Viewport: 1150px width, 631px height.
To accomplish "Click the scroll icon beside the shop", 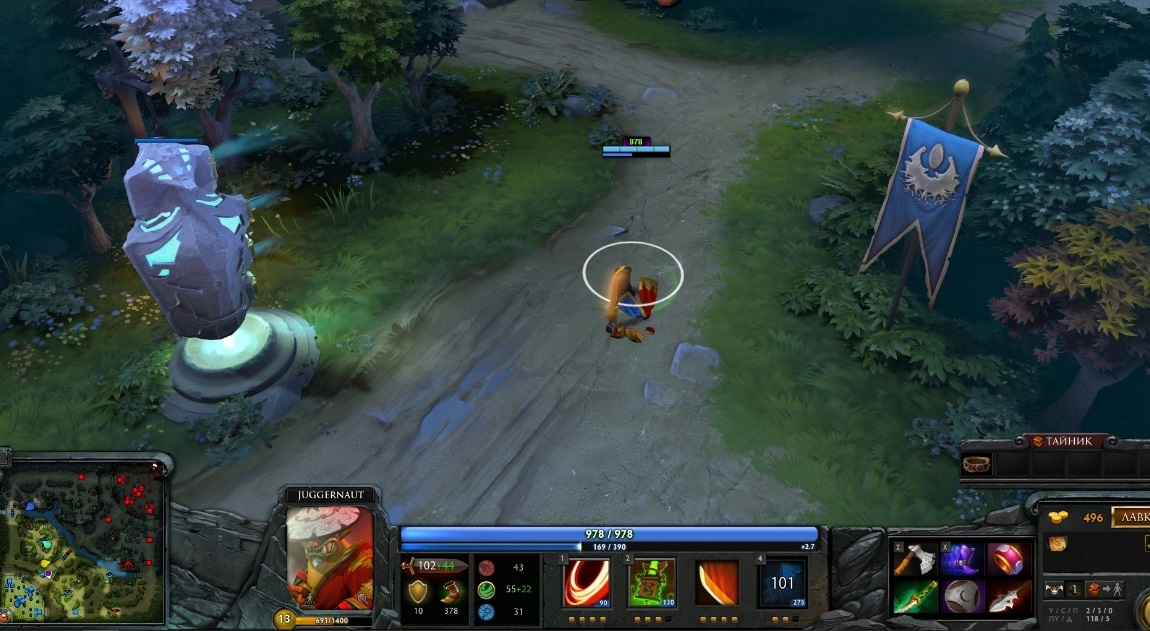I will [1056, 544].
